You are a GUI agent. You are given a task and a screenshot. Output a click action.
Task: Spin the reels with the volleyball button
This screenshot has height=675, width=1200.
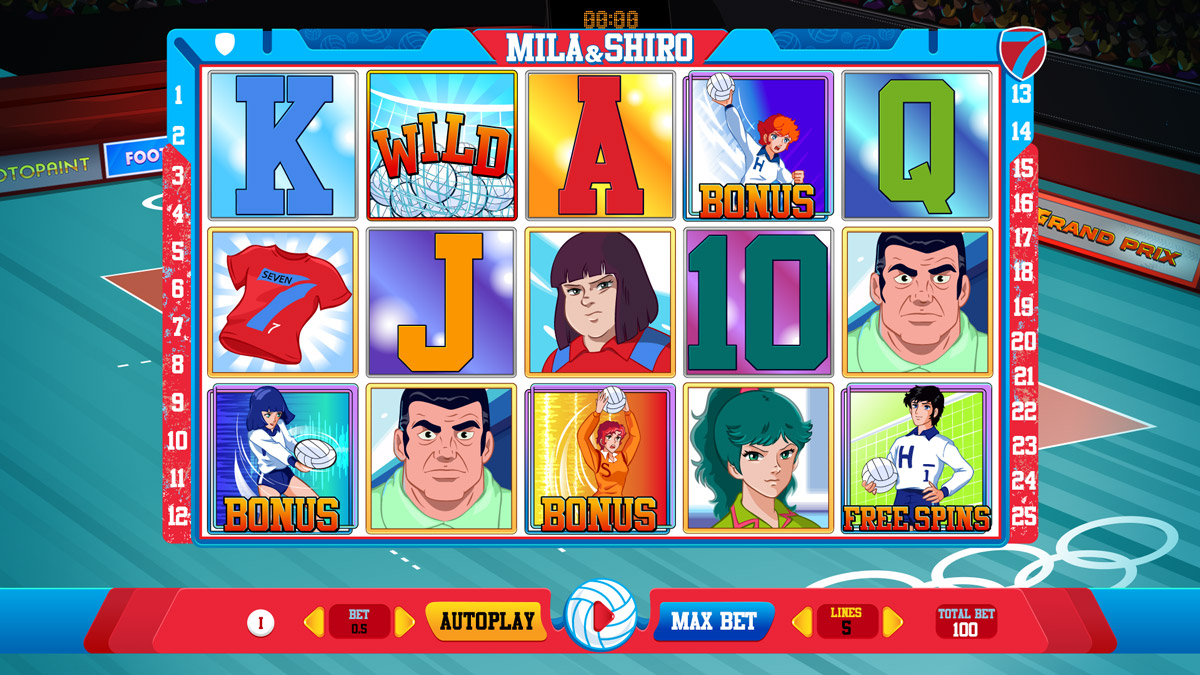pos(600,617)
